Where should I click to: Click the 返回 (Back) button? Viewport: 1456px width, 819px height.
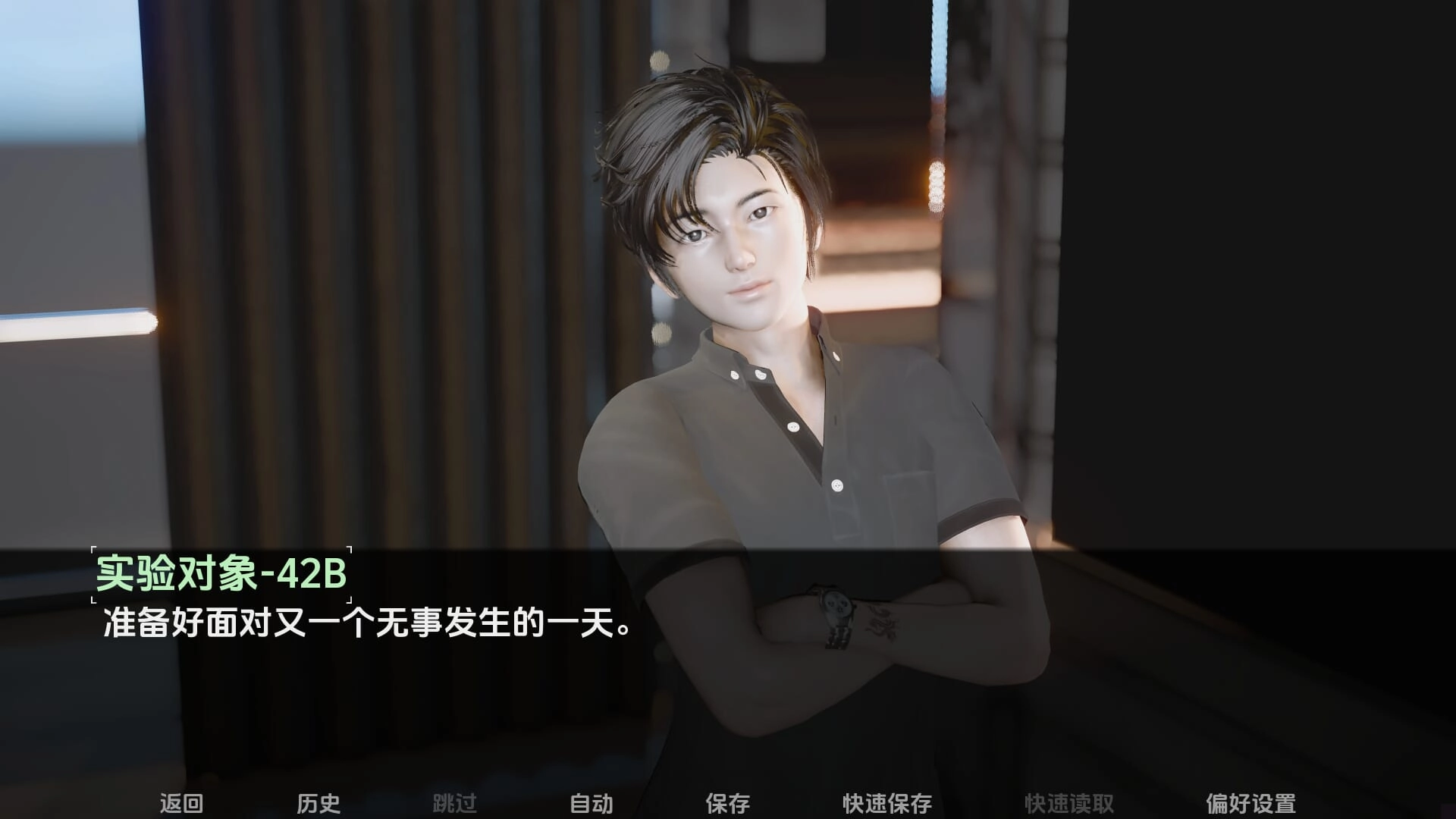click(x=181, y=803)
